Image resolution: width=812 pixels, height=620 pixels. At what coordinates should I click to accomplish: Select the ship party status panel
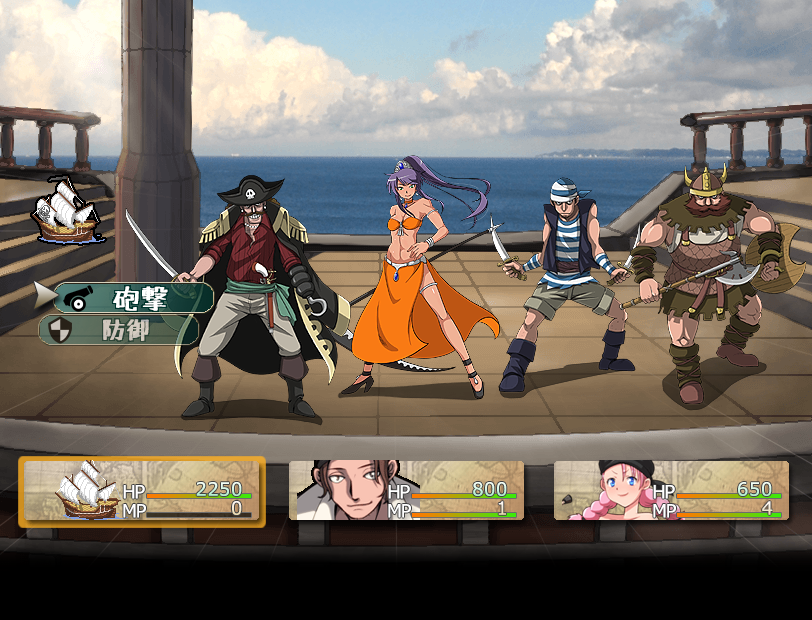141,491
